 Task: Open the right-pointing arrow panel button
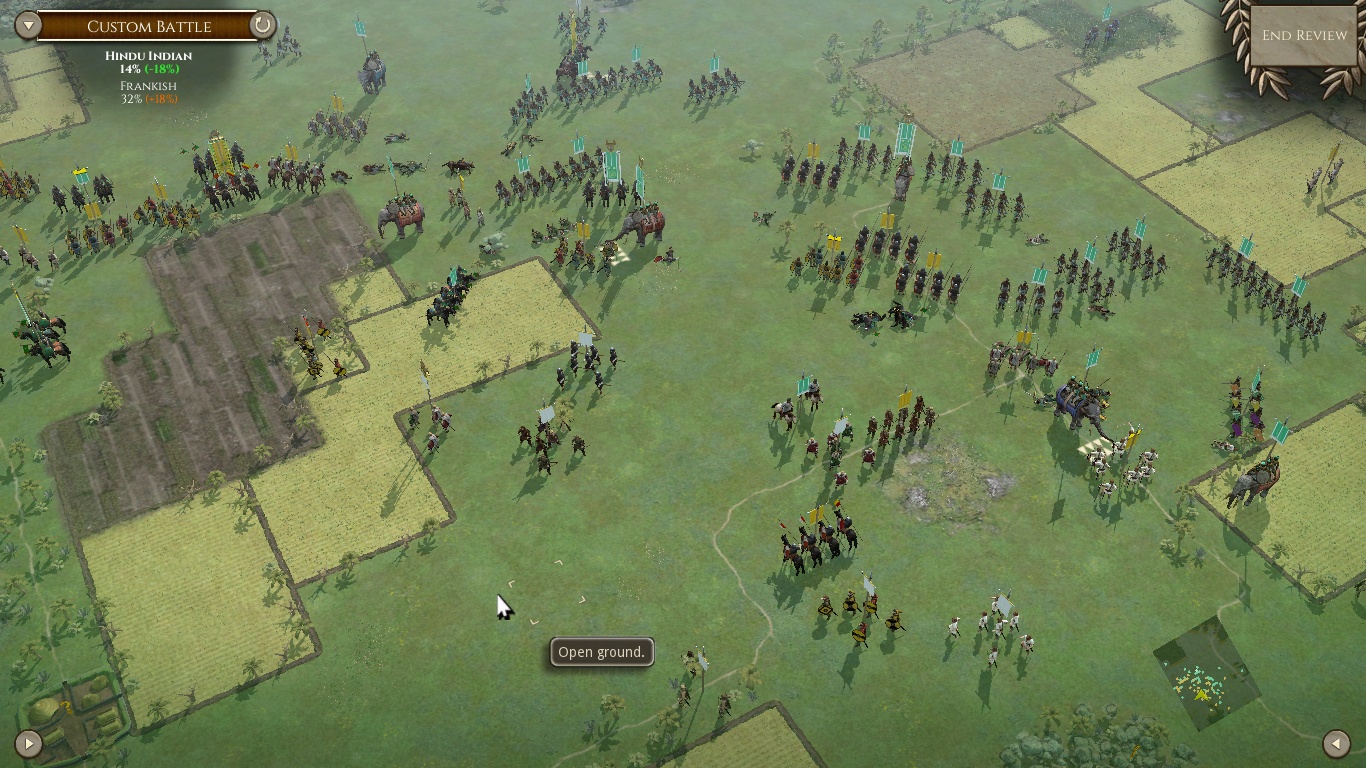[28, 743]
